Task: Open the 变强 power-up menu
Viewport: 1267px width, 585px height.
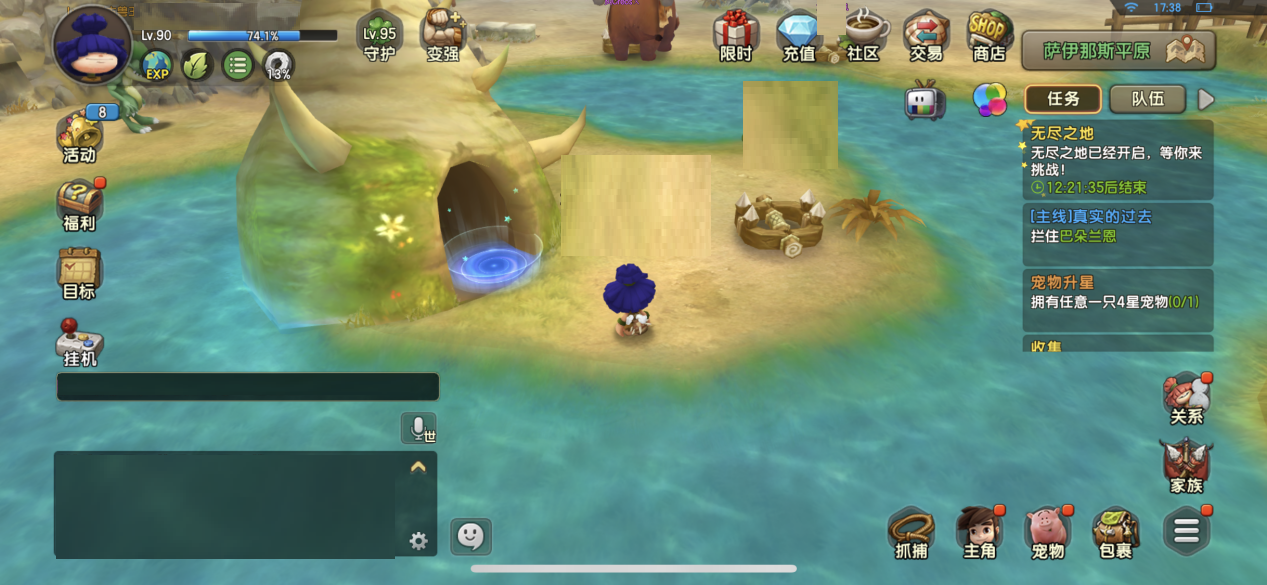Action: click(442, 35)
